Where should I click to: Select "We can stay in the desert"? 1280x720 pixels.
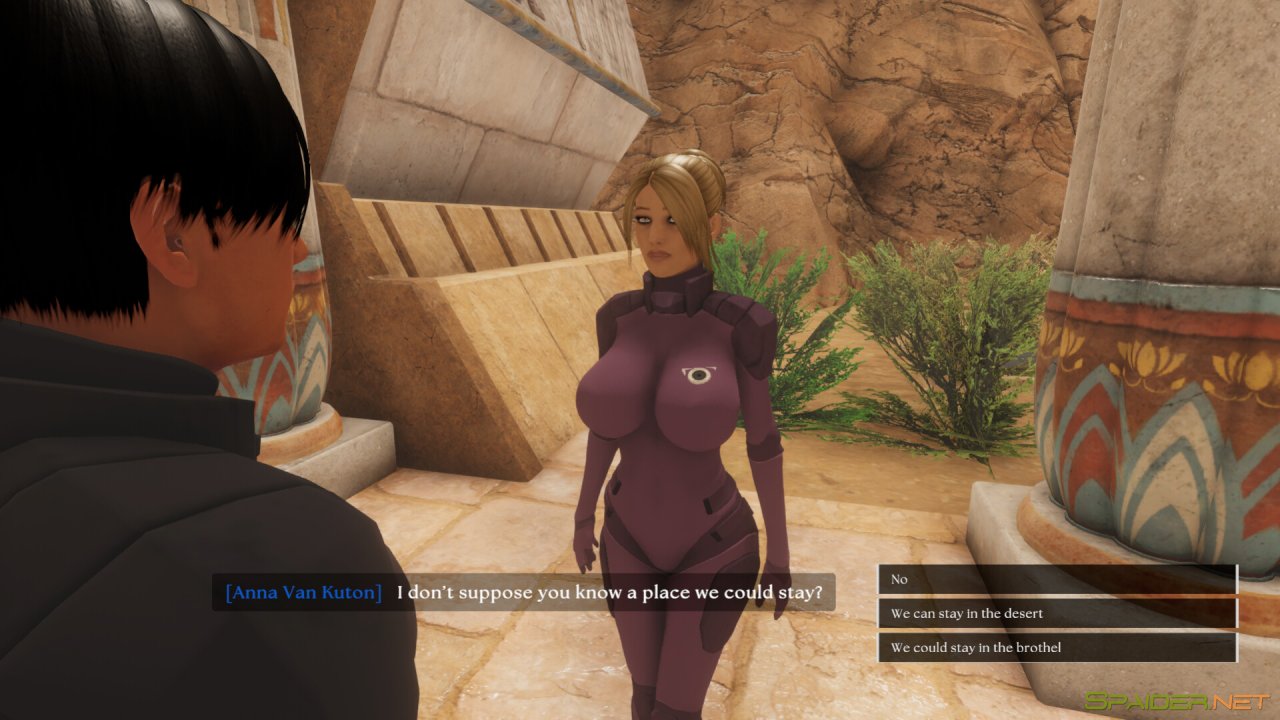coord(1056,614)
